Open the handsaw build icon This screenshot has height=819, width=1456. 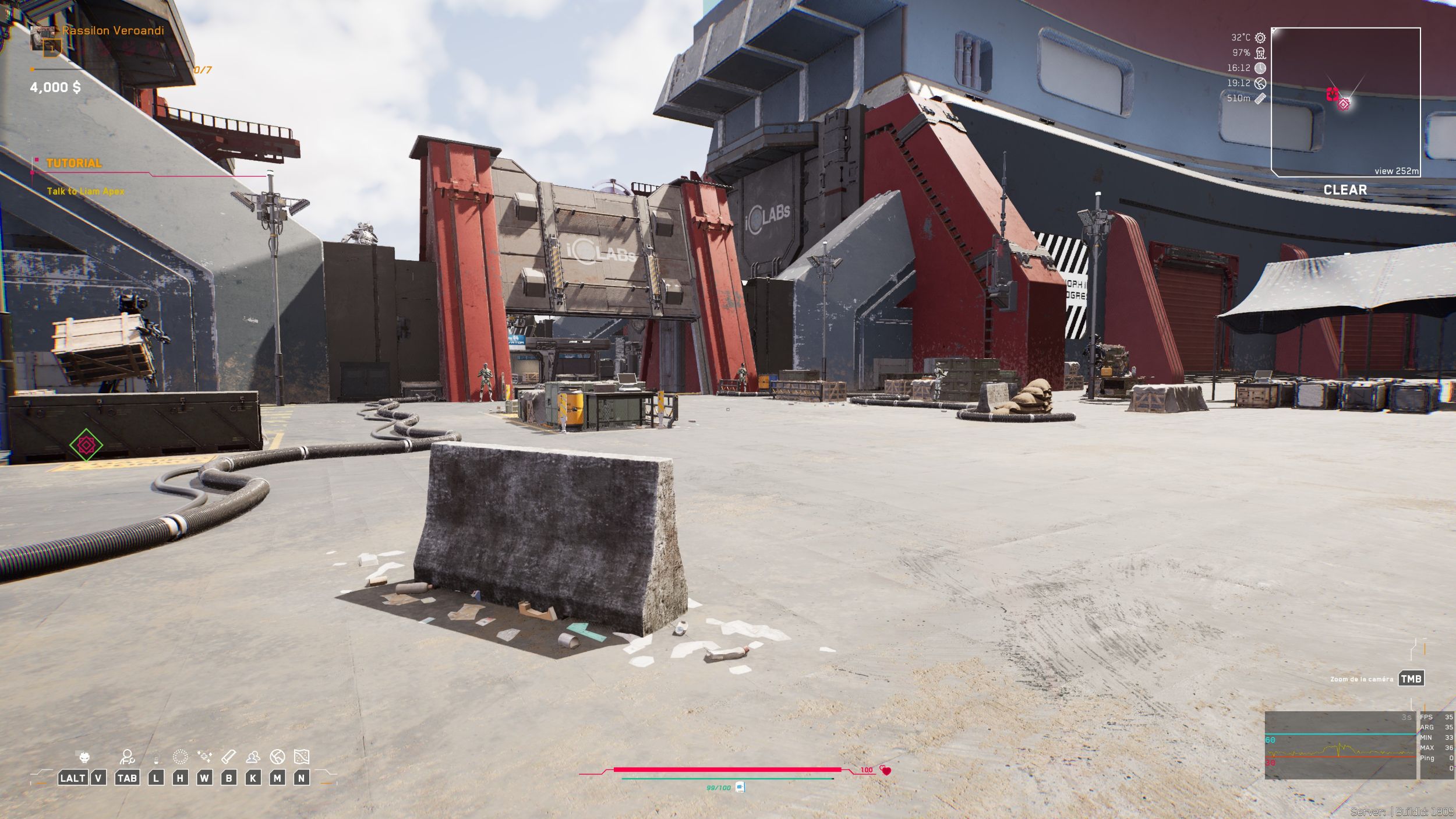pos(228,757)
